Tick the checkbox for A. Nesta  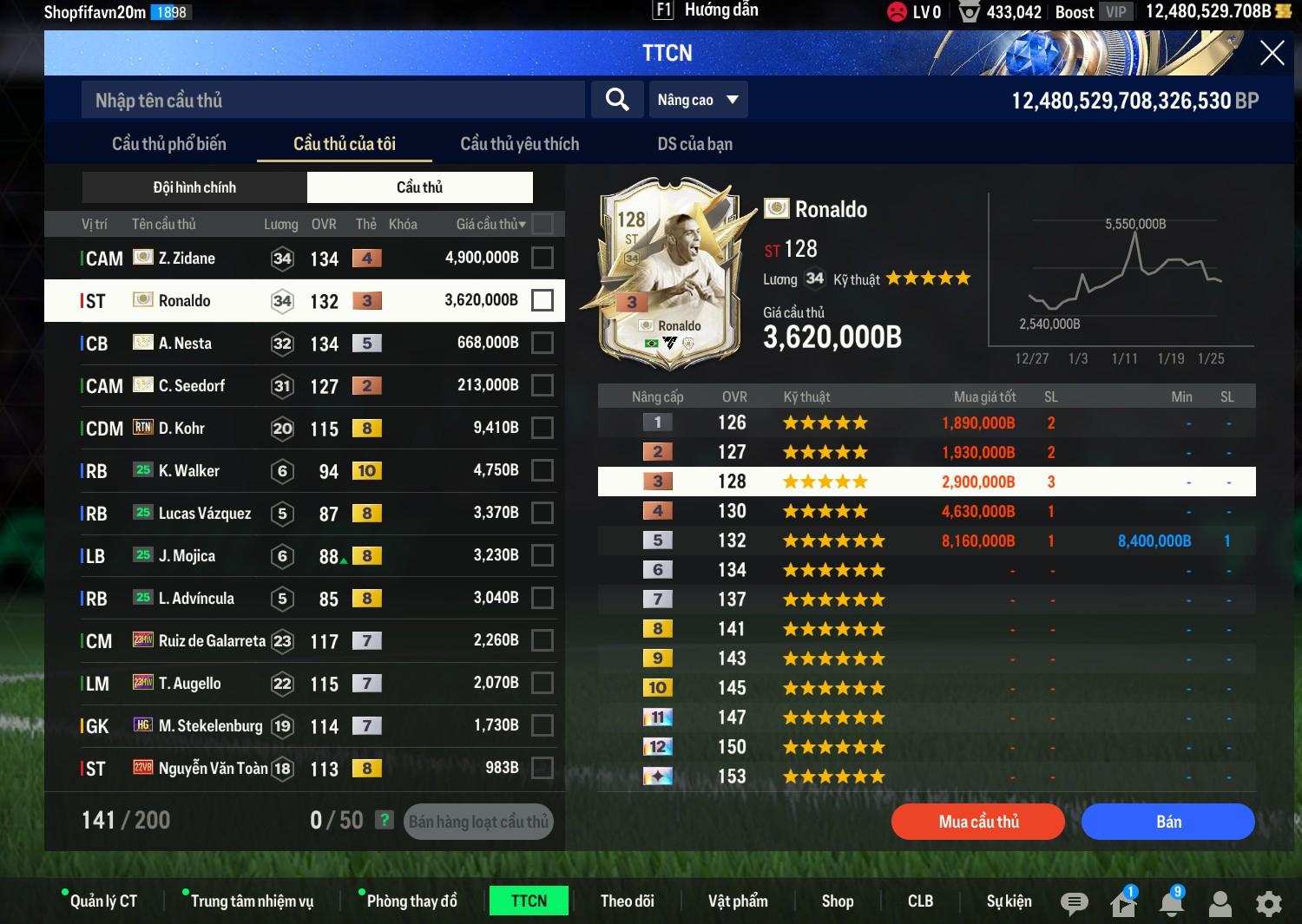tap(542, 343)
